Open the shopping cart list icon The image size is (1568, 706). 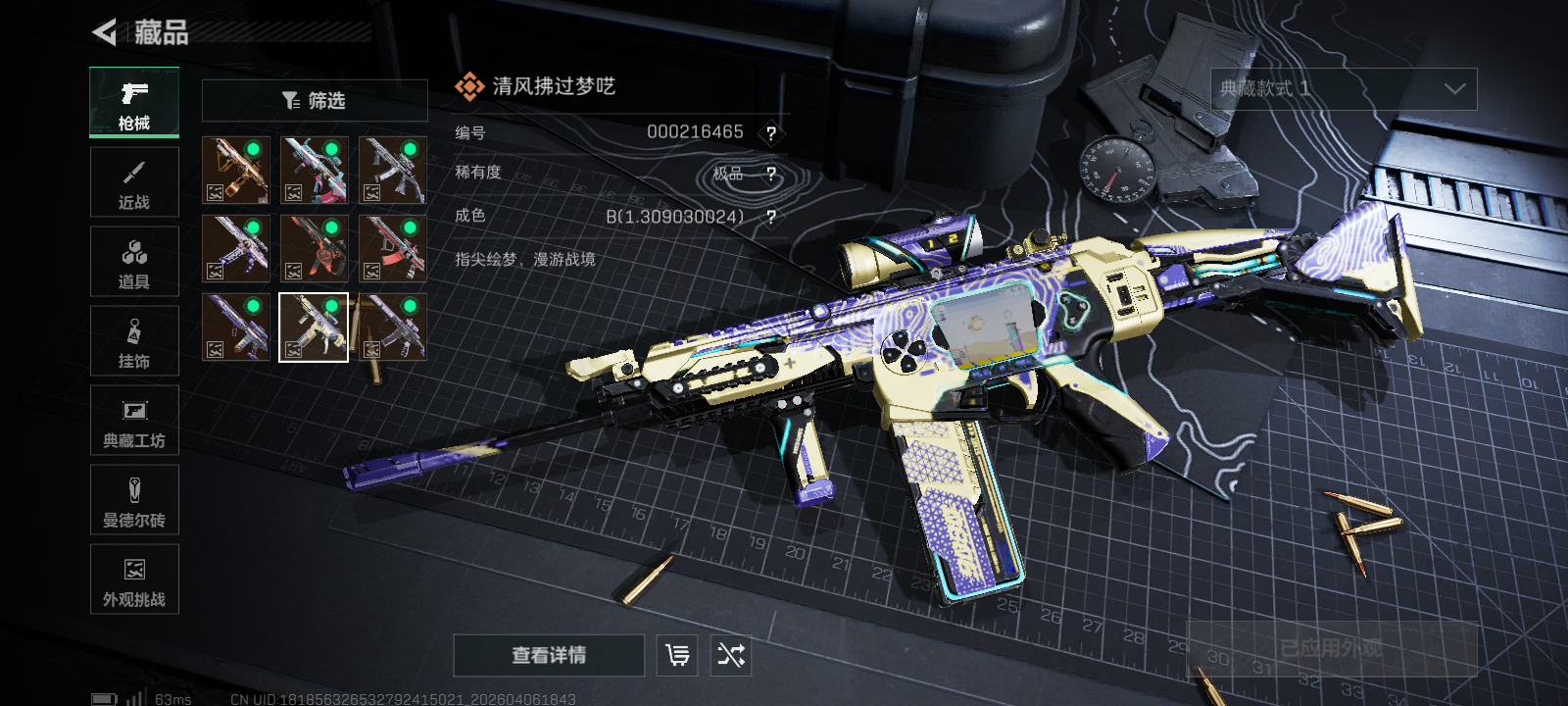tap(677, 655)
